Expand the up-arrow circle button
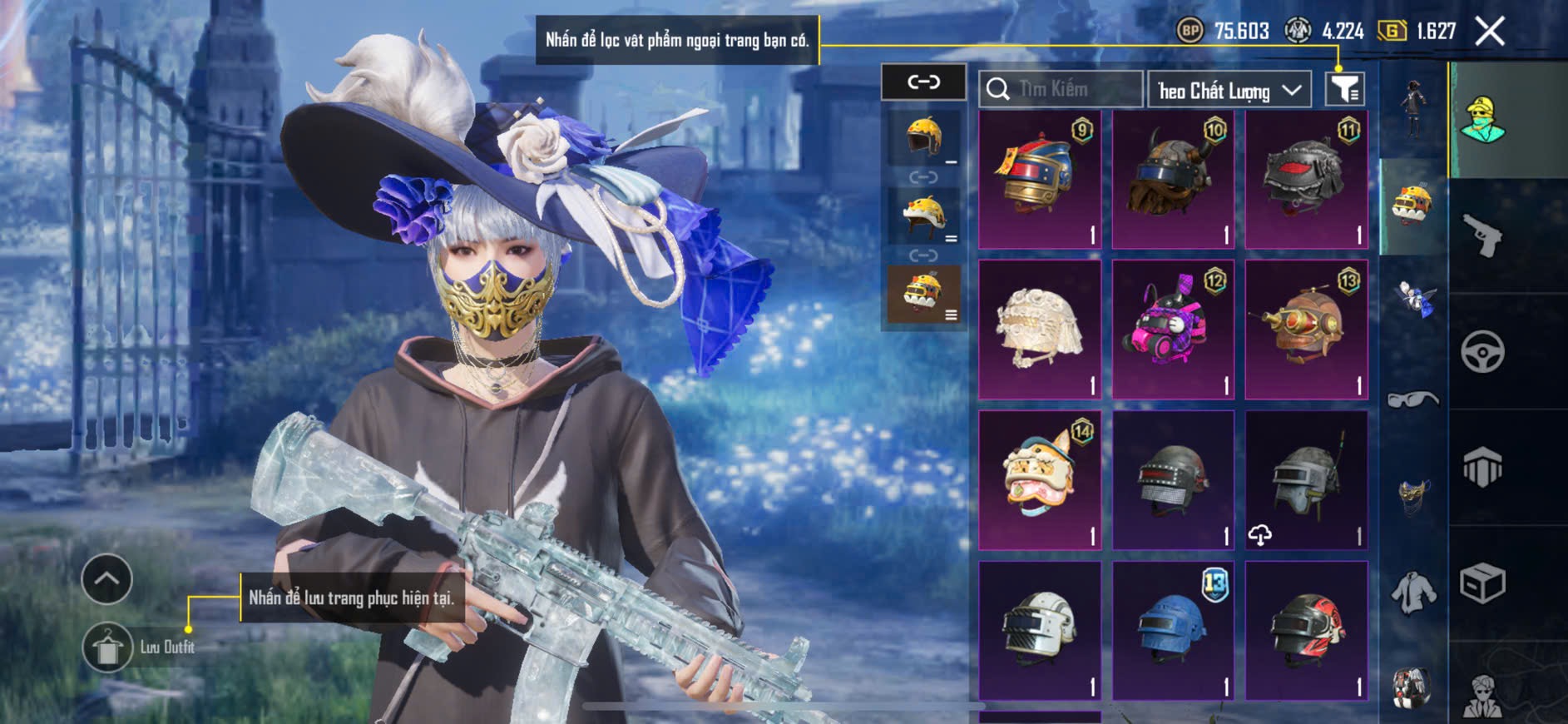 (106, 579)
